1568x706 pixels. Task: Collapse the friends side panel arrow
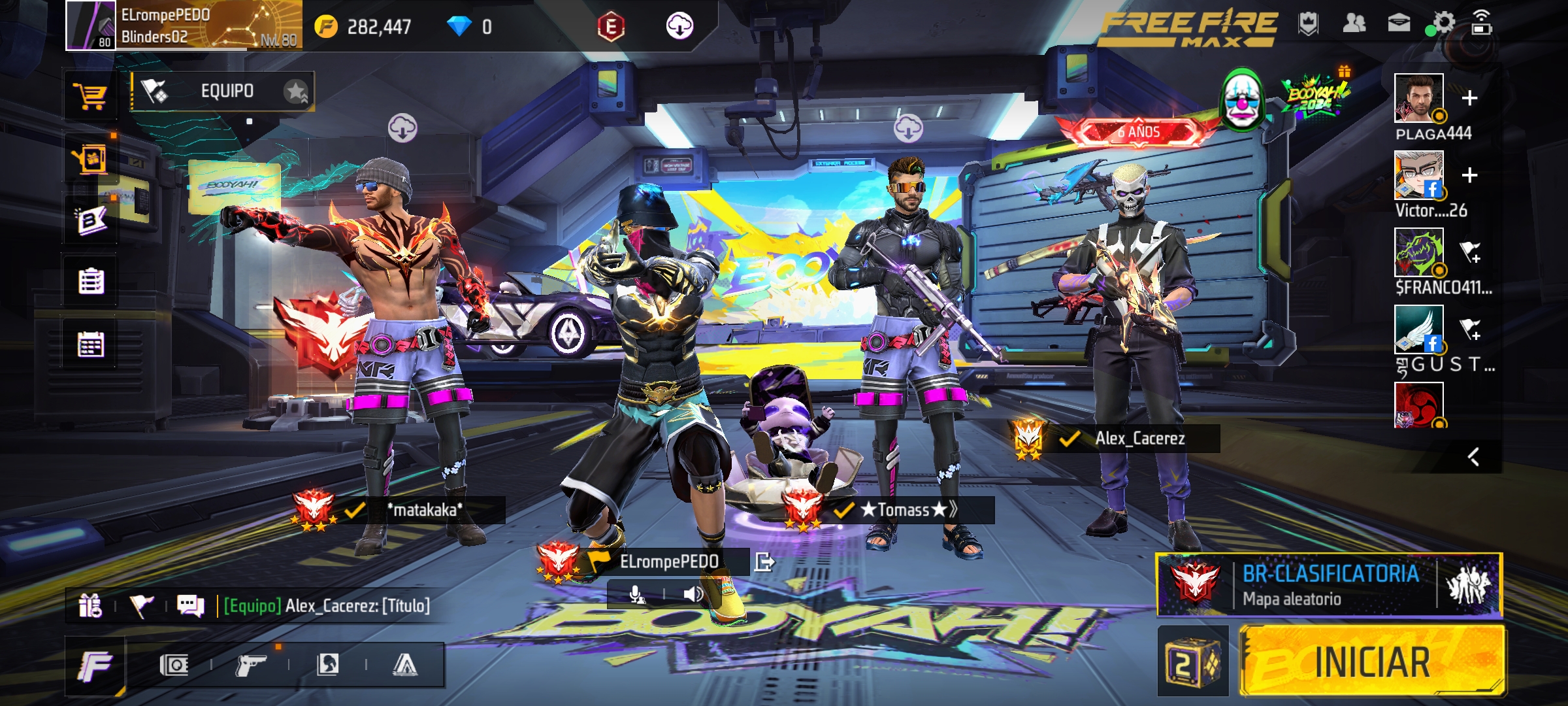(x=1473, y=456)
